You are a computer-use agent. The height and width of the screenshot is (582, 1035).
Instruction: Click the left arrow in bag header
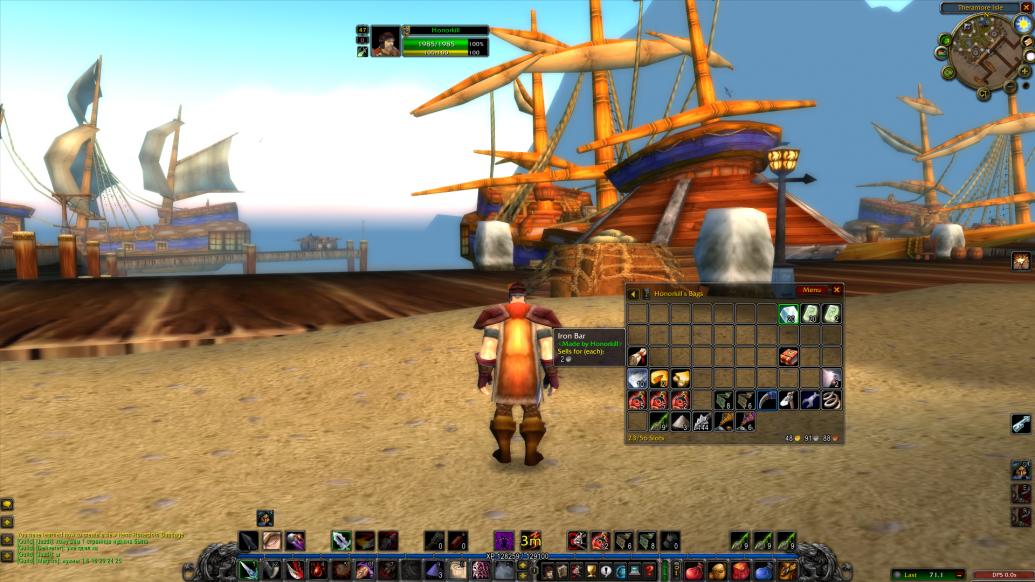pos(634,293)
